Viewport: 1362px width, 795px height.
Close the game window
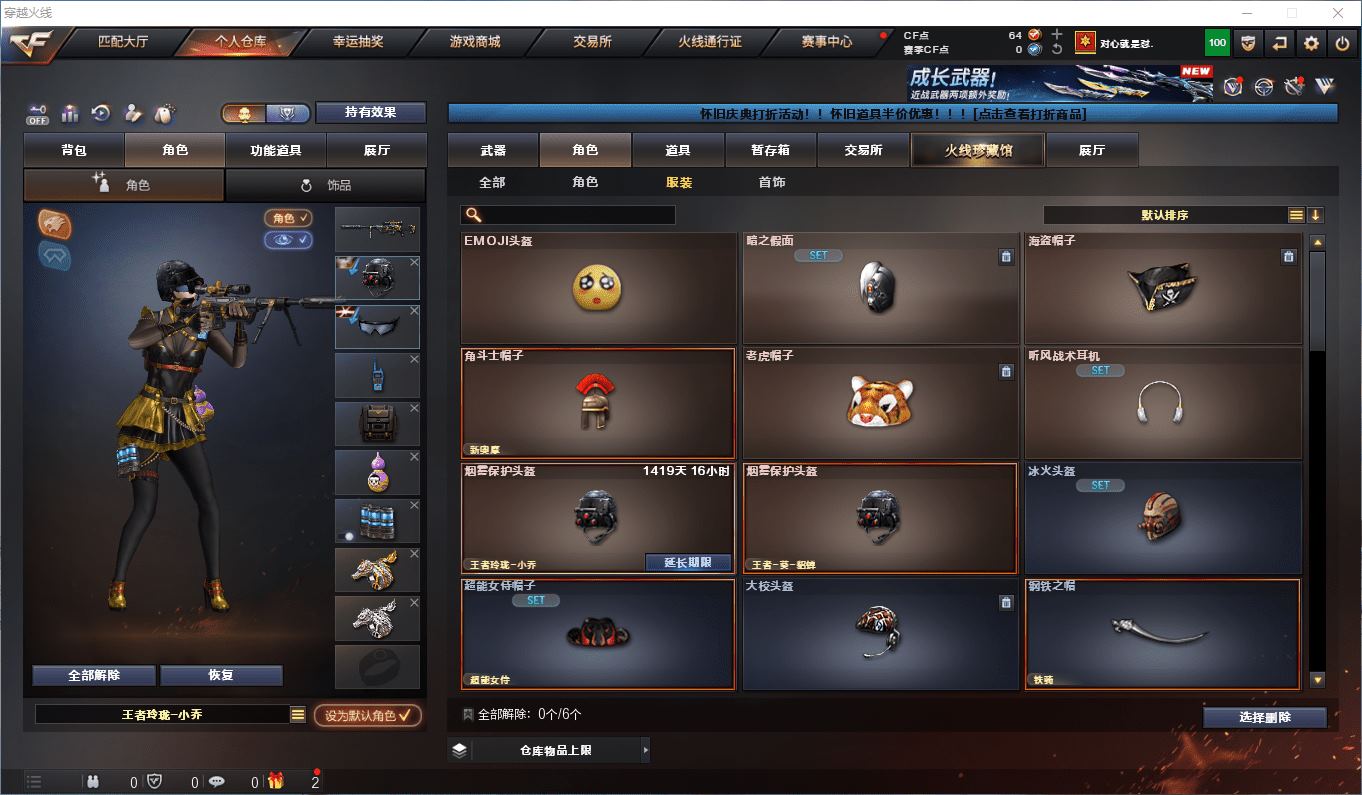pos(1338,13)
